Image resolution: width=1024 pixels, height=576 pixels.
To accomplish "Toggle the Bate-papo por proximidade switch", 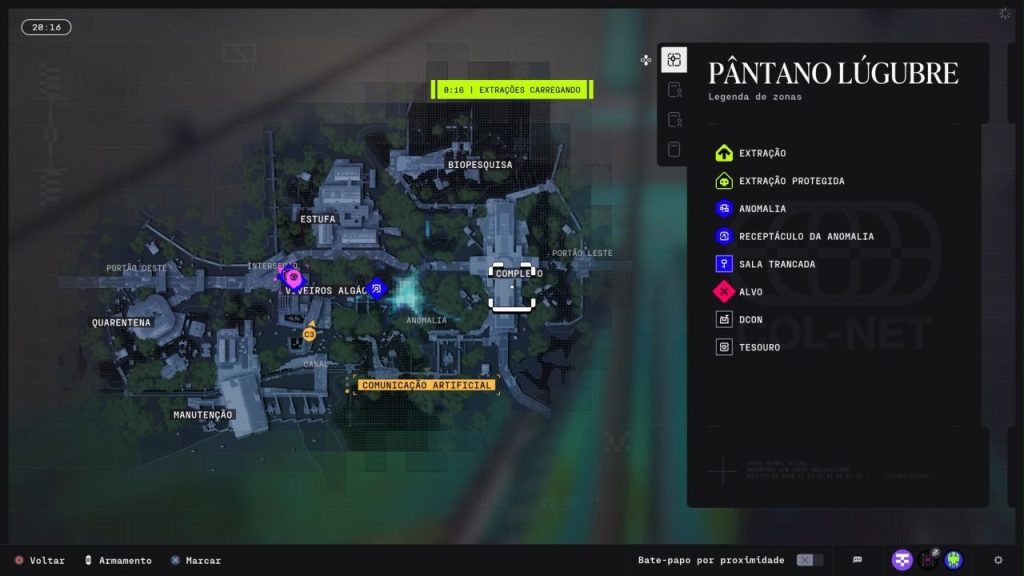I will coord(809,560).
